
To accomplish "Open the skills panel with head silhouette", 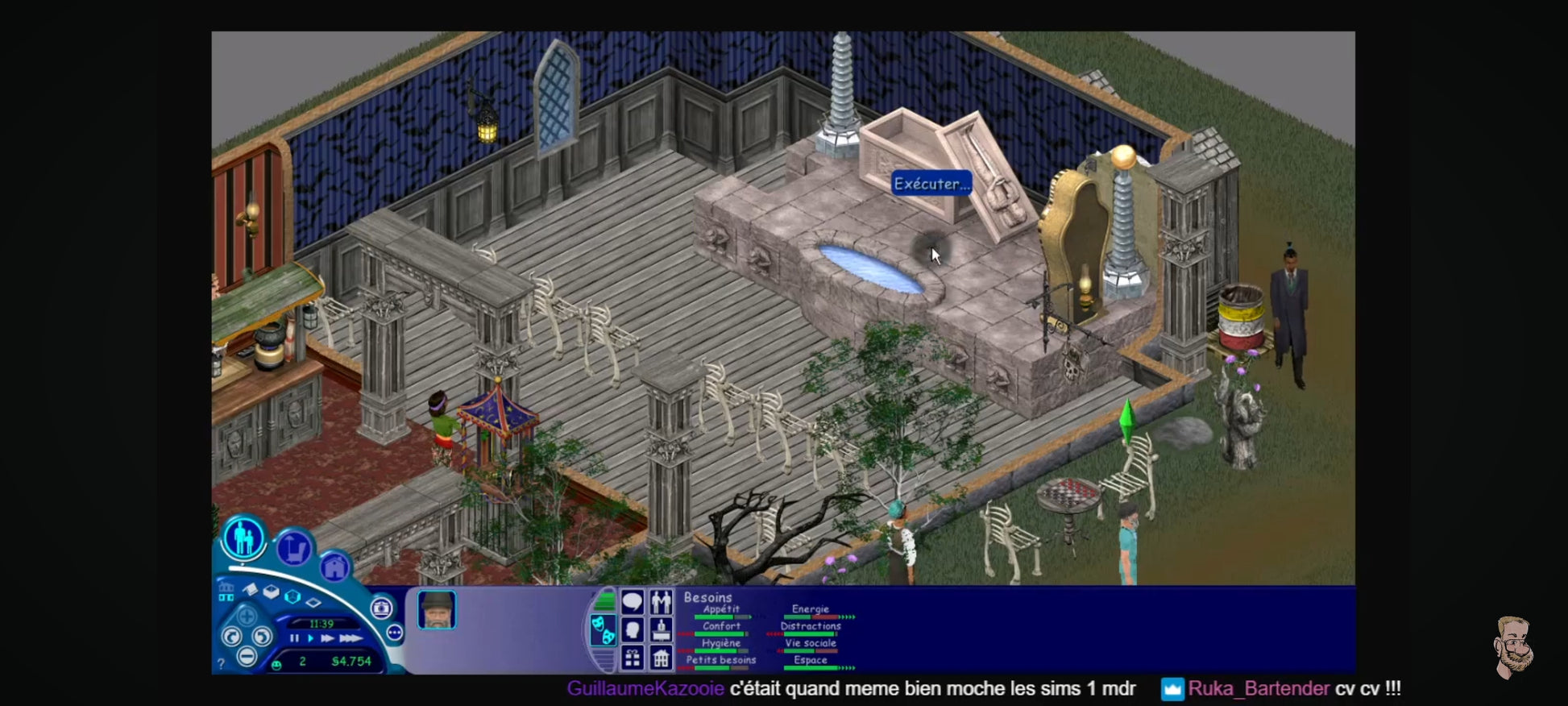I will [633, 629].
